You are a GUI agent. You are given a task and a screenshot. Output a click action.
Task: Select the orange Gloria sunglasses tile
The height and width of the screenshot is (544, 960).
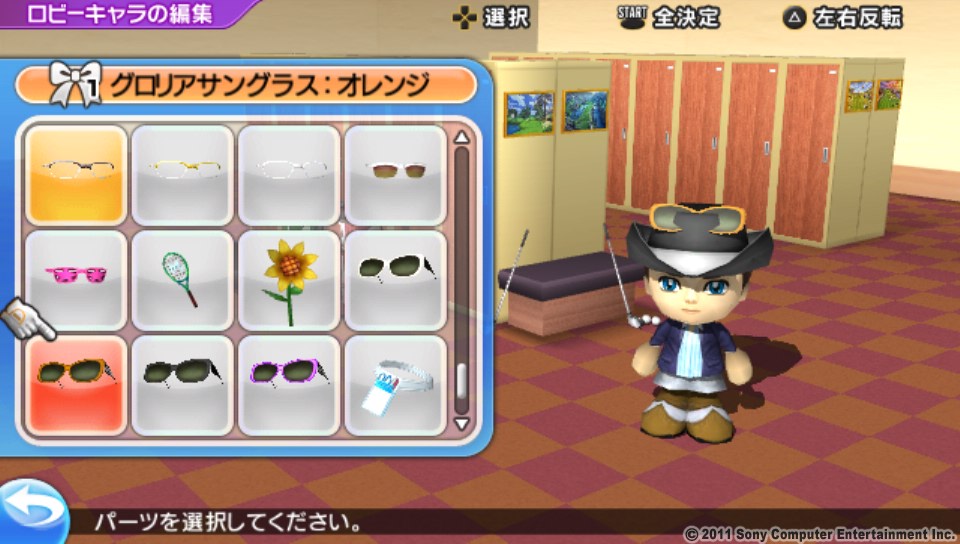(76, 385)
